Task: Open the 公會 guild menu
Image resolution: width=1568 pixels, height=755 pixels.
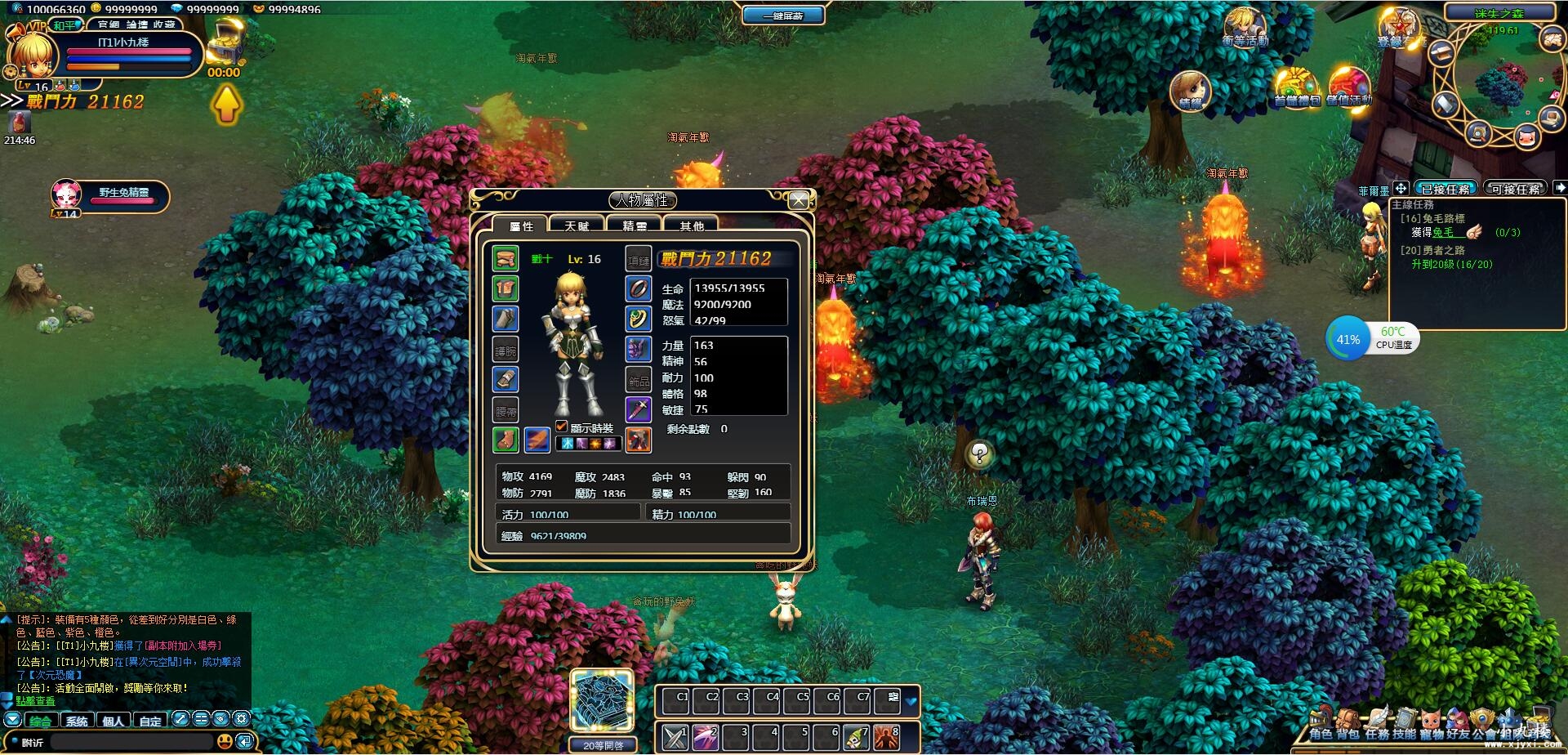Action: 1484,725
